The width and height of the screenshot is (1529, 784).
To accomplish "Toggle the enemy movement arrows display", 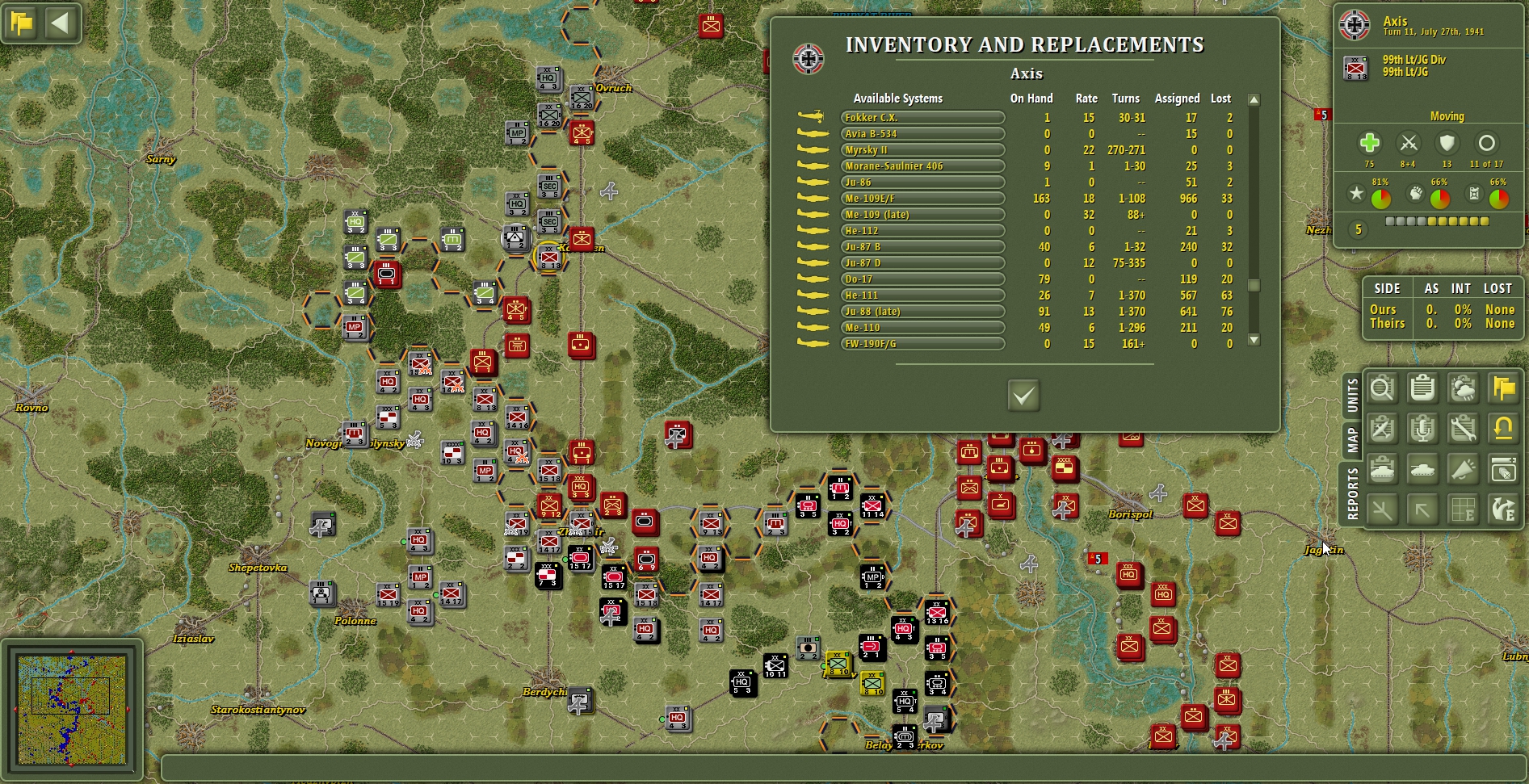I will click(x=1502, y=509).
